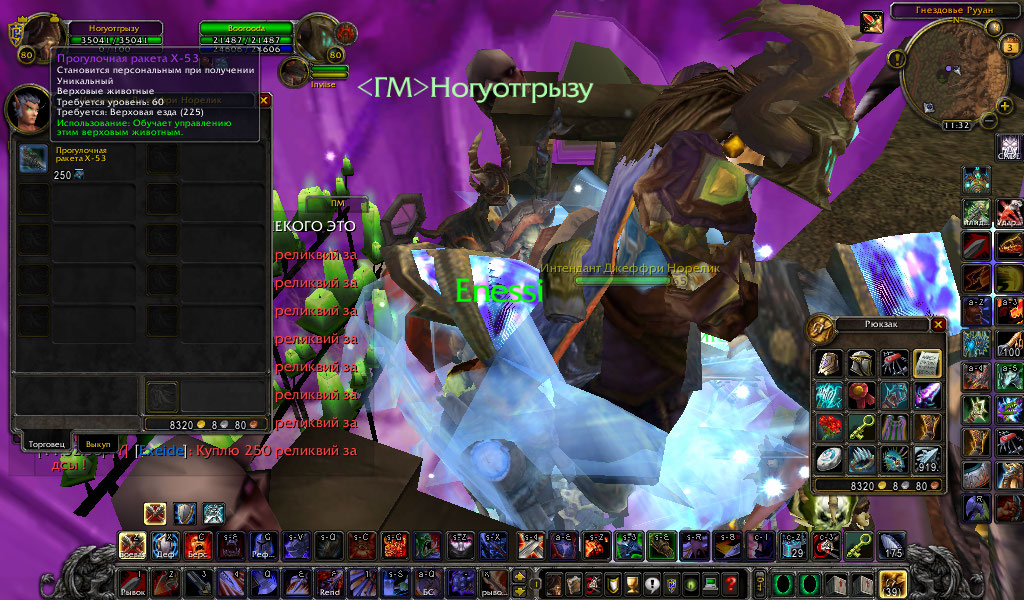Buy the Прогулочная ракета X-53 item
Screen dimensions: 1024x600
(x=32, y=158)
